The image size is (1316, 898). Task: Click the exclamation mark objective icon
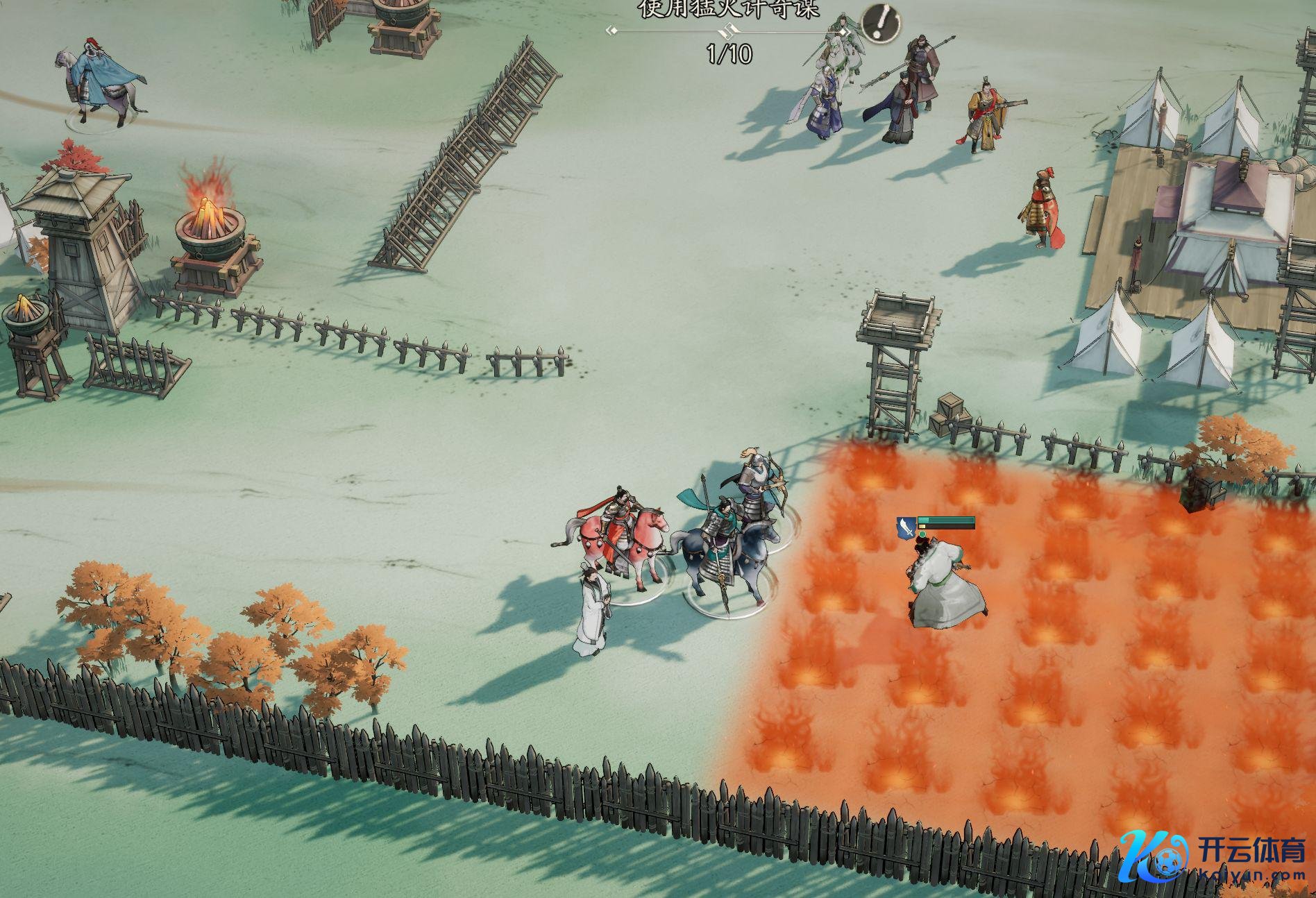[881, 24]
